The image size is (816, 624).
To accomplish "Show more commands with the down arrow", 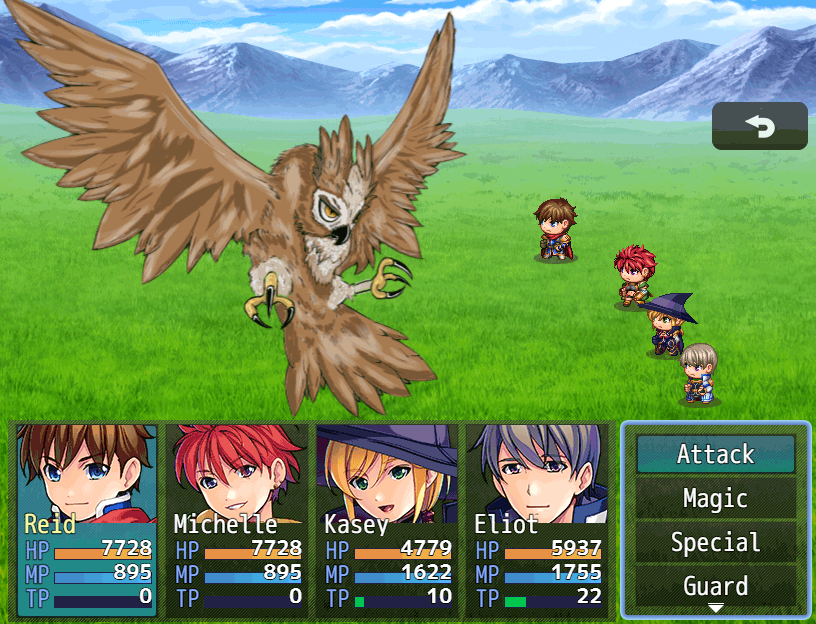I will pyautogui.click(x=715, y=608).
